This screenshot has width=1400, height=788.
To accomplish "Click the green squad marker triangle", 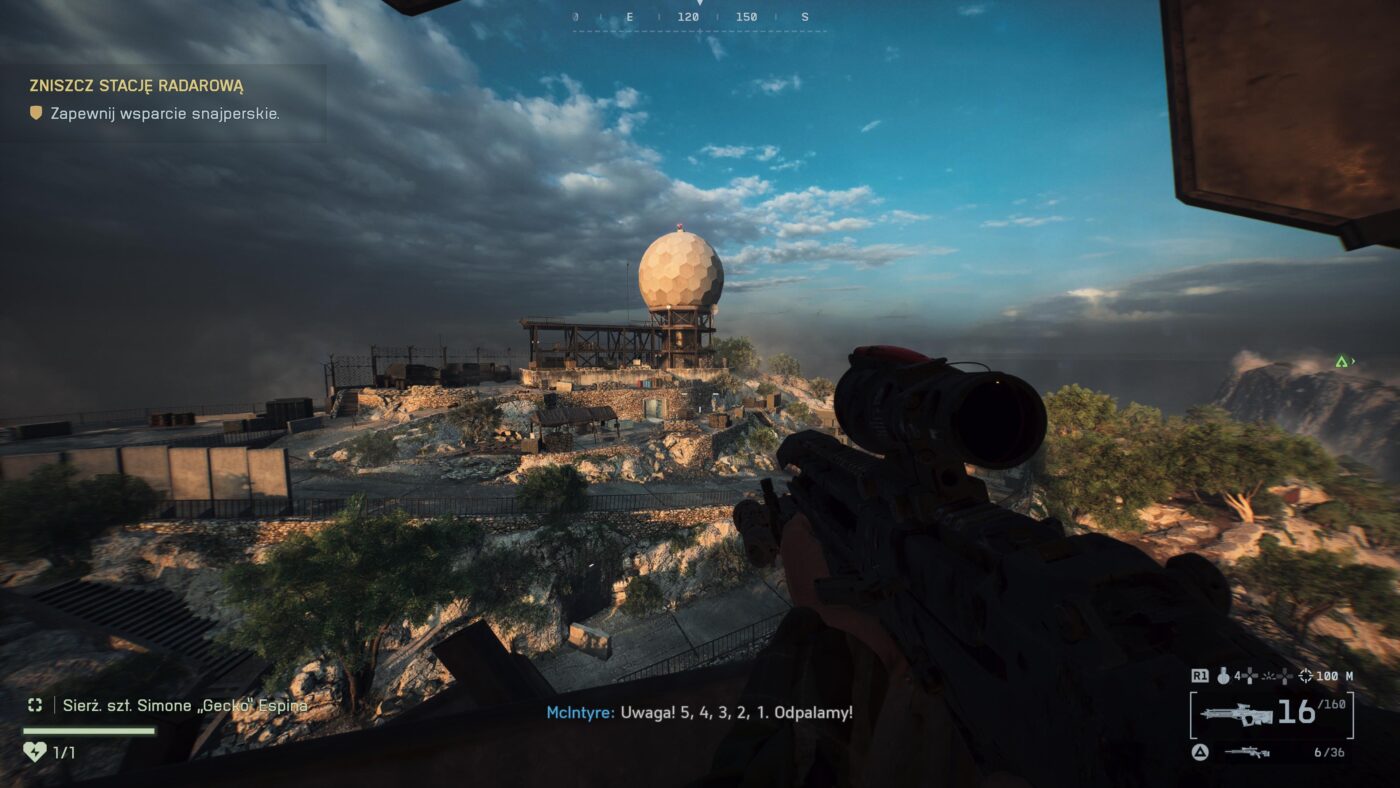I will [1341, 361].
